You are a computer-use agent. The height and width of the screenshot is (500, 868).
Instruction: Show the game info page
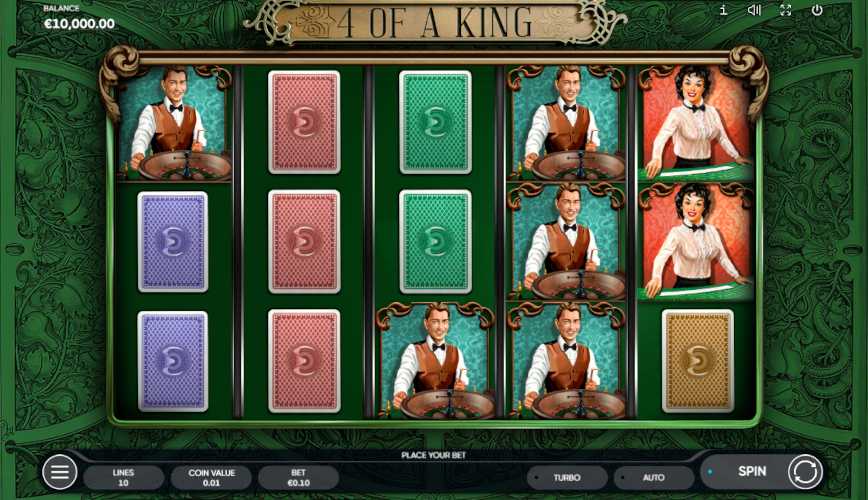tap(723, 10)
